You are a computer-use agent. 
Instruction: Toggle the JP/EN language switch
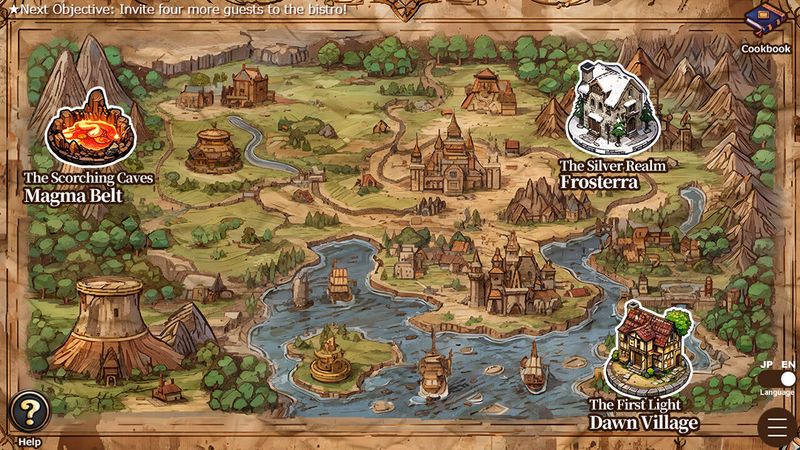point(778,379)
